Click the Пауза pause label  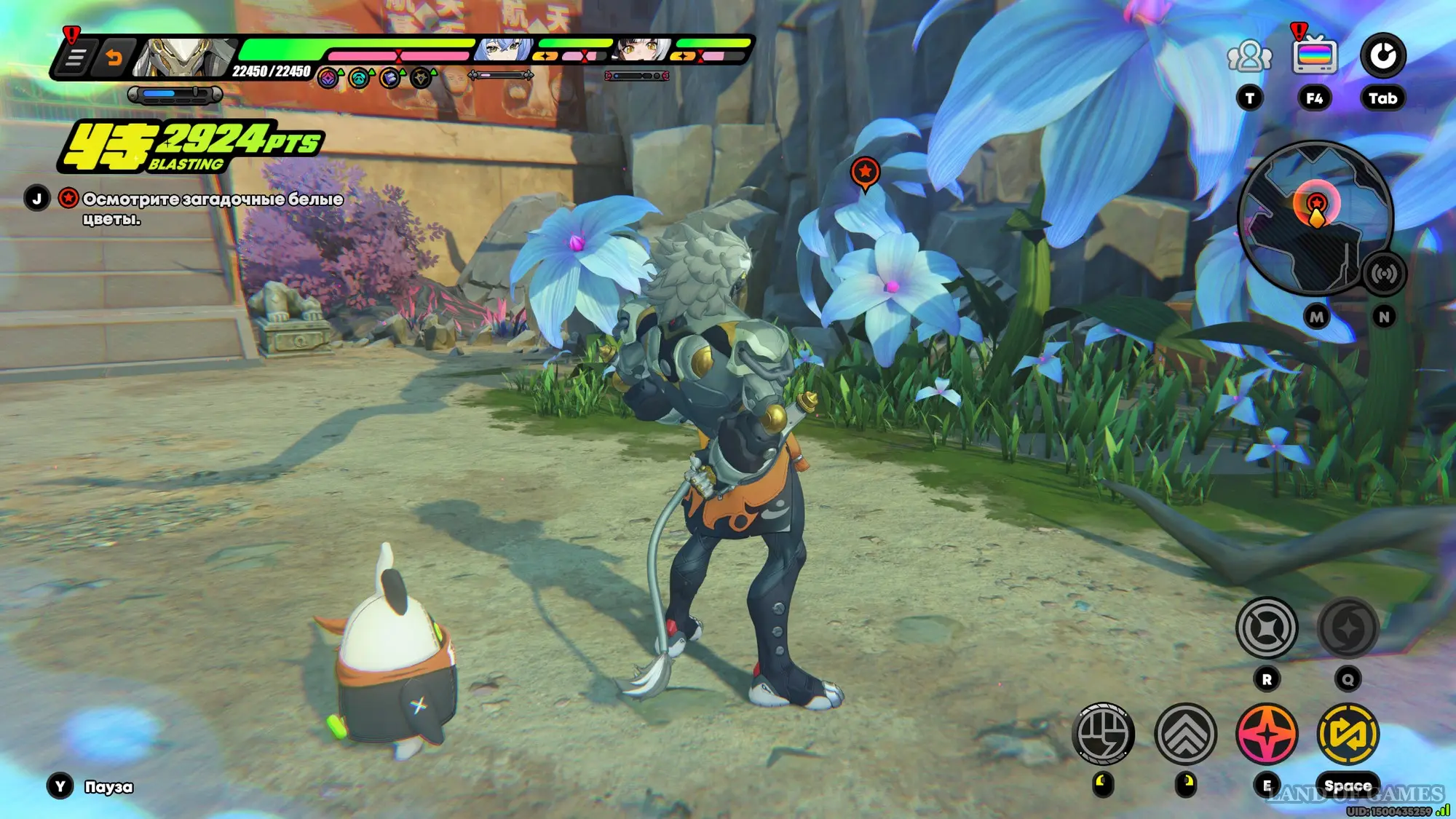[x=108, y=787]
